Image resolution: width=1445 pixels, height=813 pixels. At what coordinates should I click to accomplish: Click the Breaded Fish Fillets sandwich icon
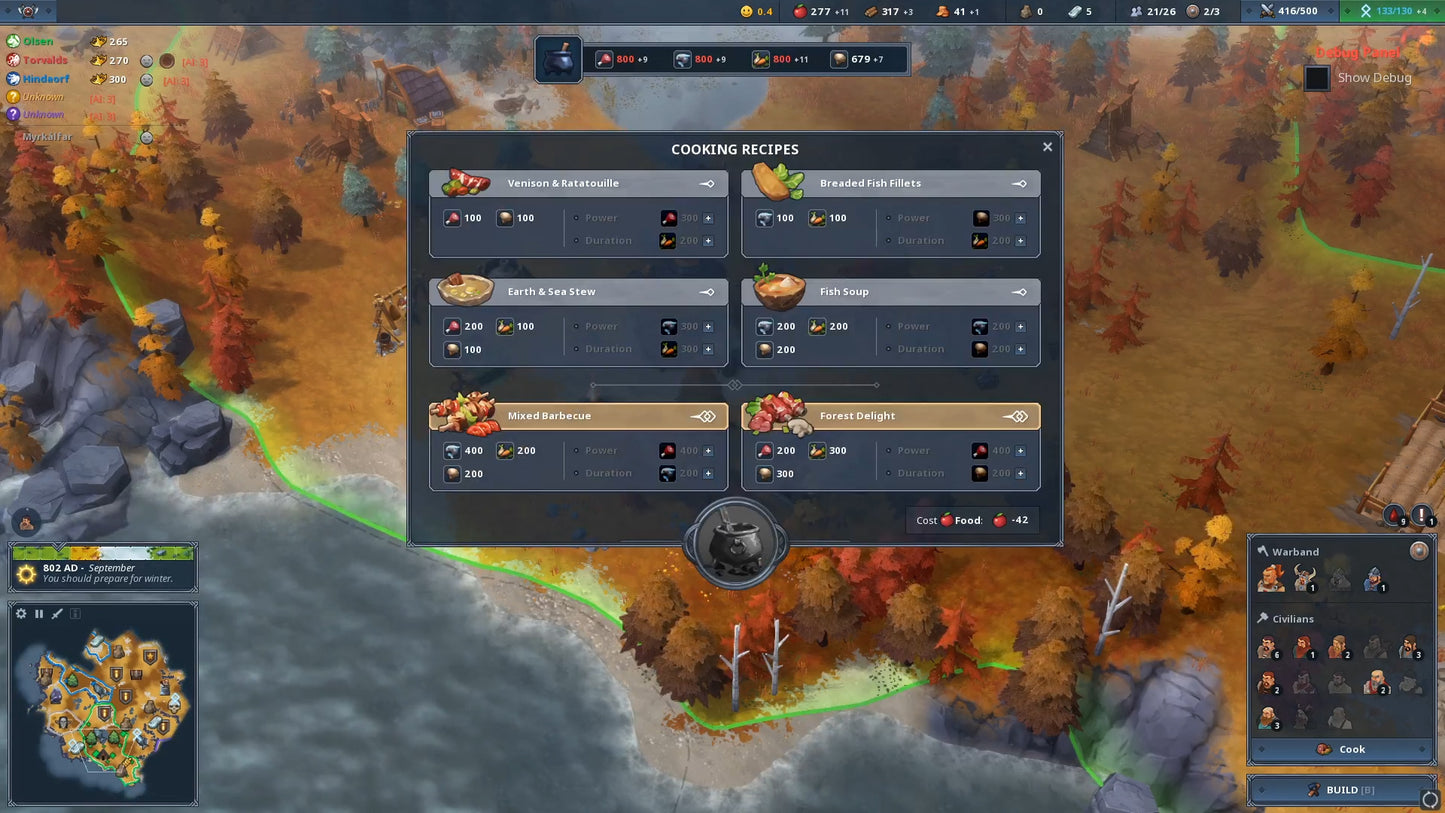(778, 183)
